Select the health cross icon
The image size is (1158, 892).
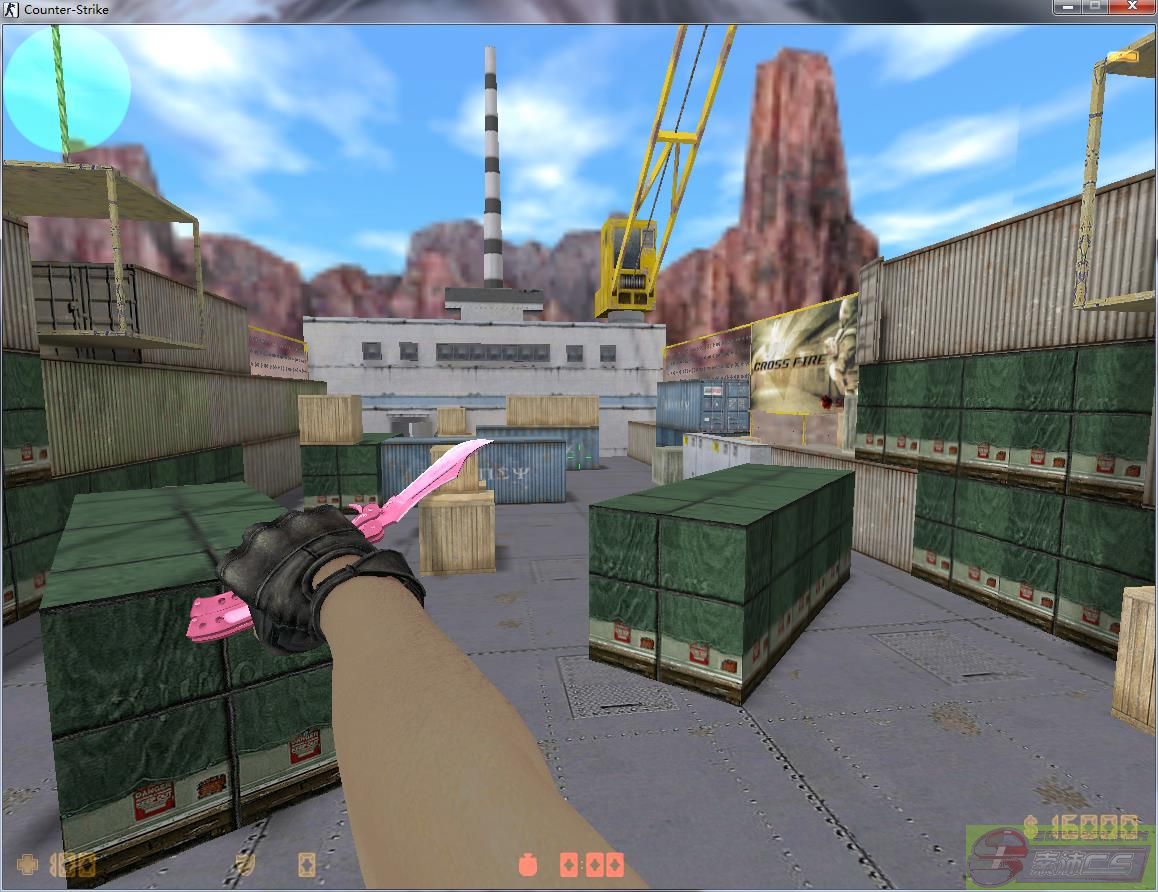pyautogui.click(x=30, y=863)
